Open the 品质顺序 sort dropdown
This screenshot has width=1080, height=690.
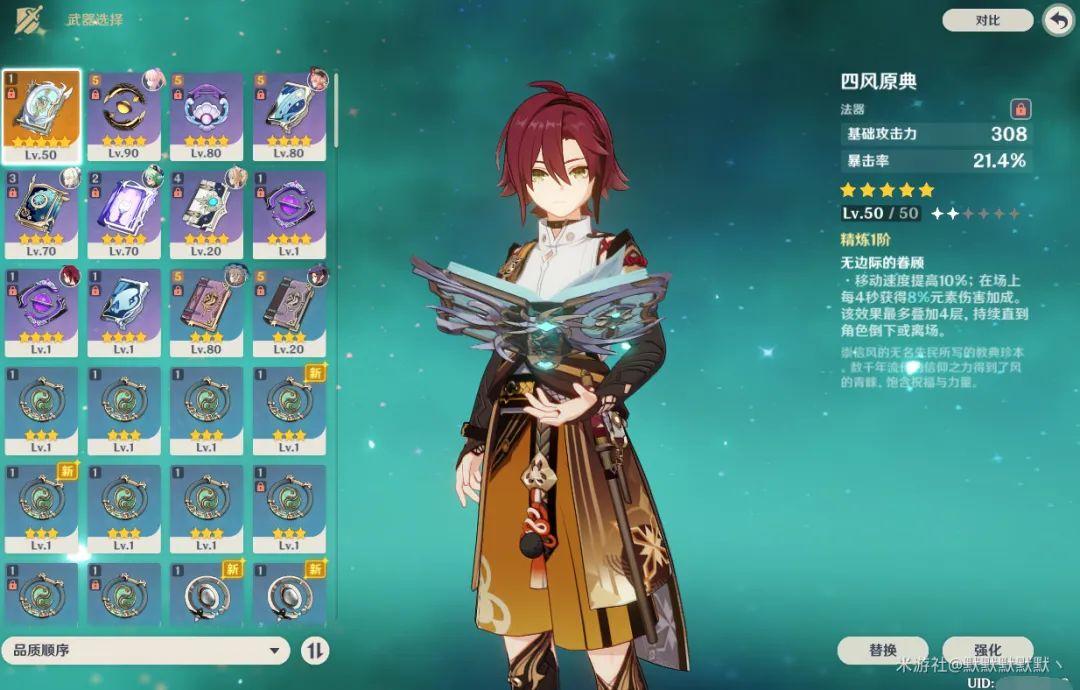pos(146,651)
